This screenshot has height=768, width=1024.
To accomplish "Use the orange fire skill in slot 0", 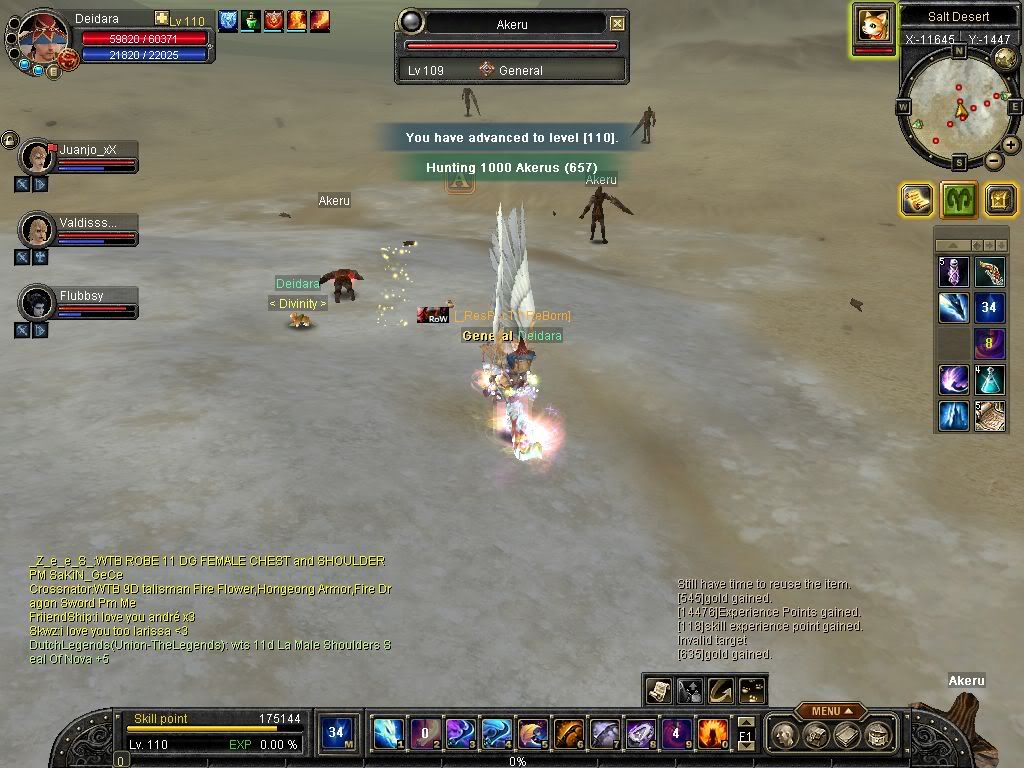I will click(x=712, y=735).
